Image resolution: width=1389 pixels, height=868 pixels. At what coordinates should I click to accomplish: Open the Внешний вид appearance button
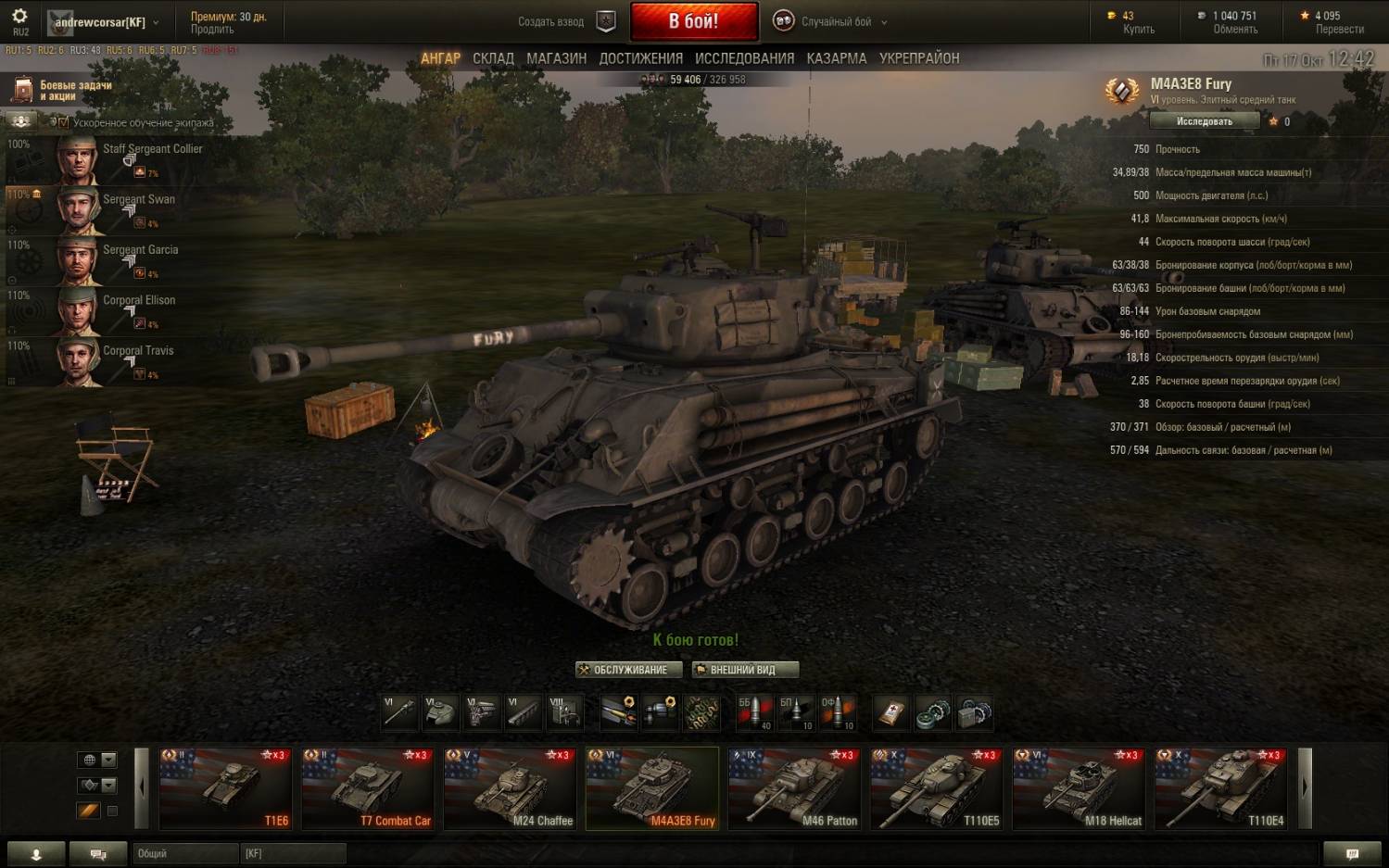coord(744,670)
